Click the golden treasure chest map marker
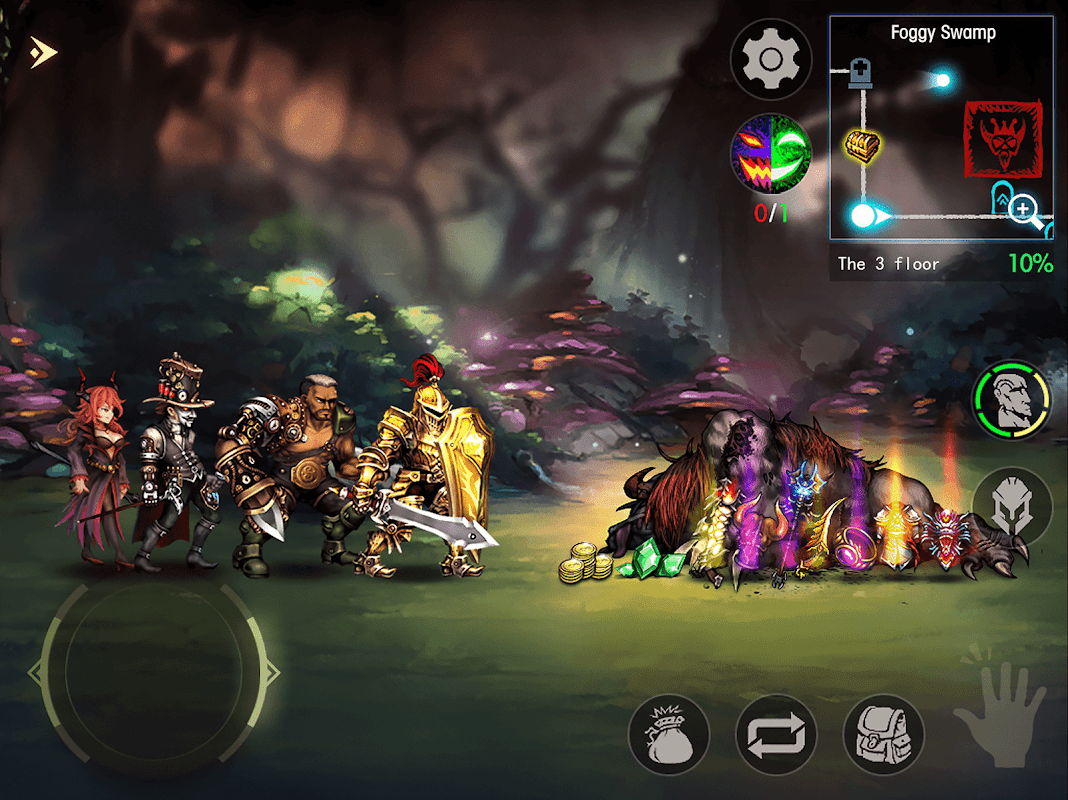This screenshot has width=1068, height=800. pos(860,146)
